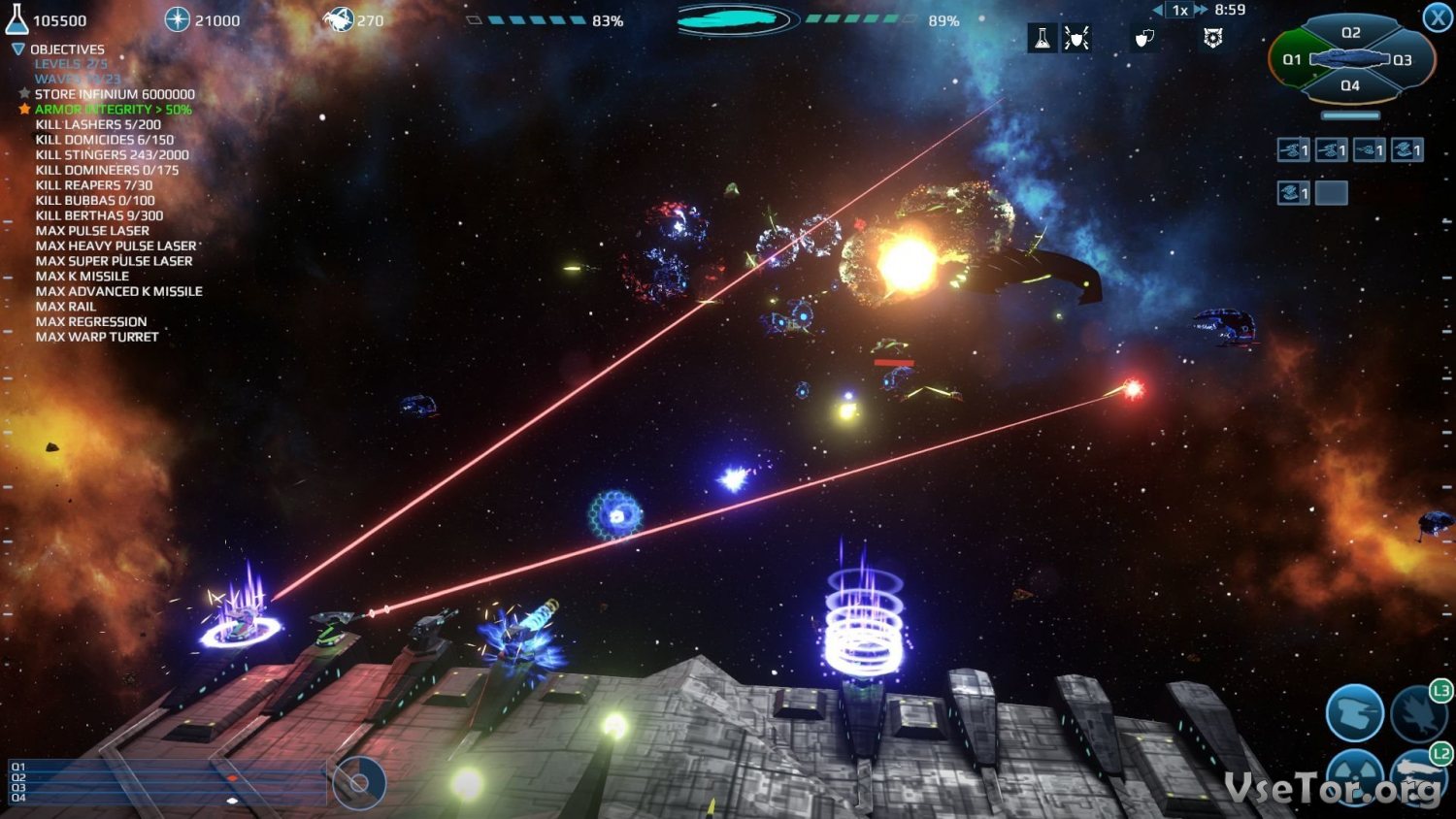Collapse the Objectives list
Viewport: 1456px width, 819px height.
17,49
